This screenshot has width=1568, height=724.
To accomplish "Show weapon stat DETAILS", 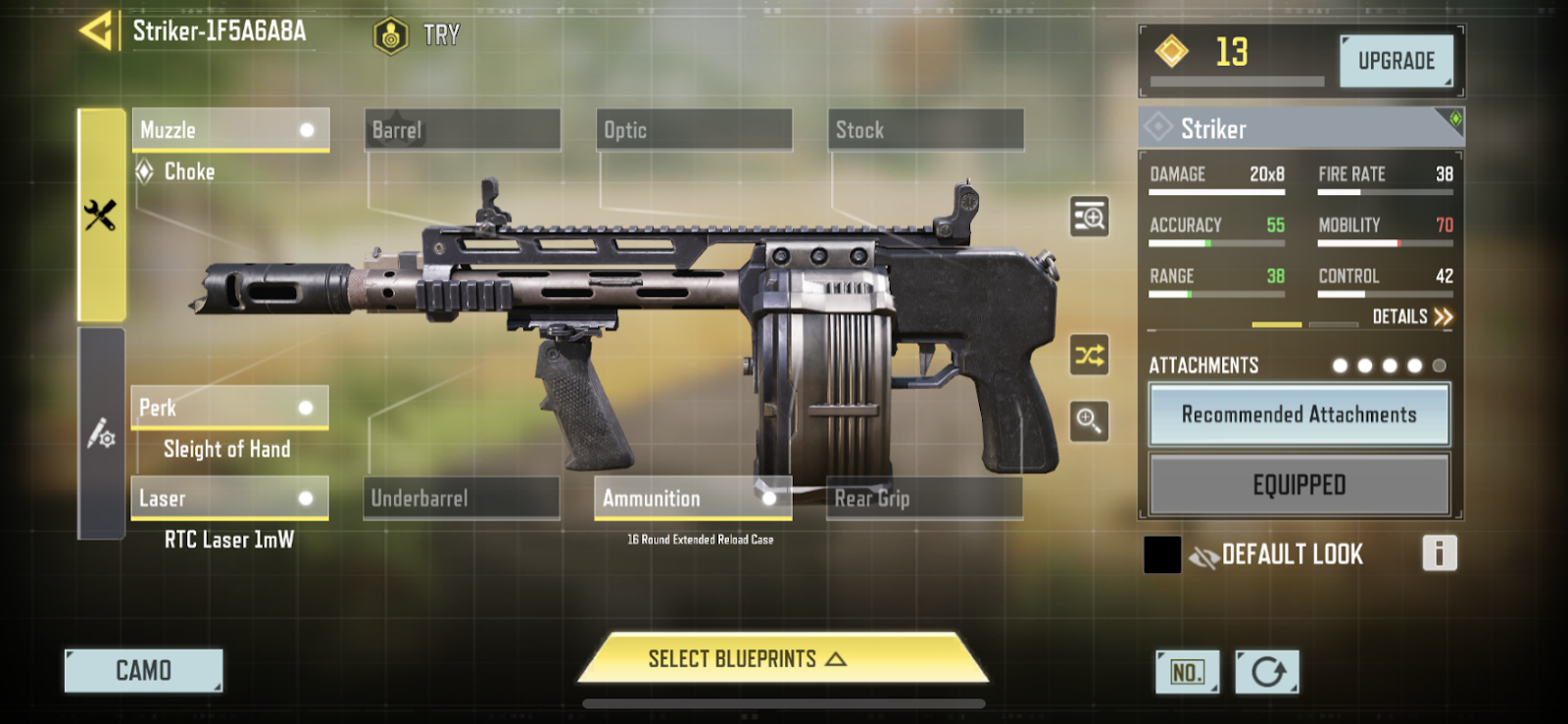I will pyautogui.click(x=1411, y=316).
